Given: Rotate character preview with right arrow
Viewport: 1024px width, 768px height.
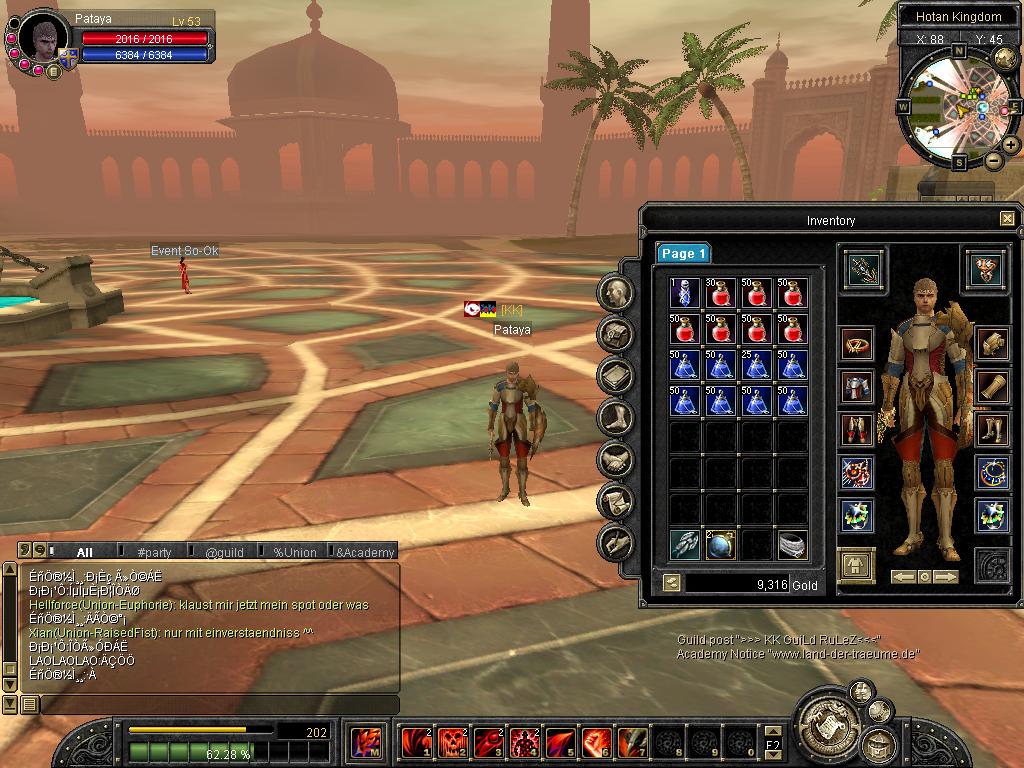Looking at the screenshot, I should pyautogui.click(x=945, y=577).
